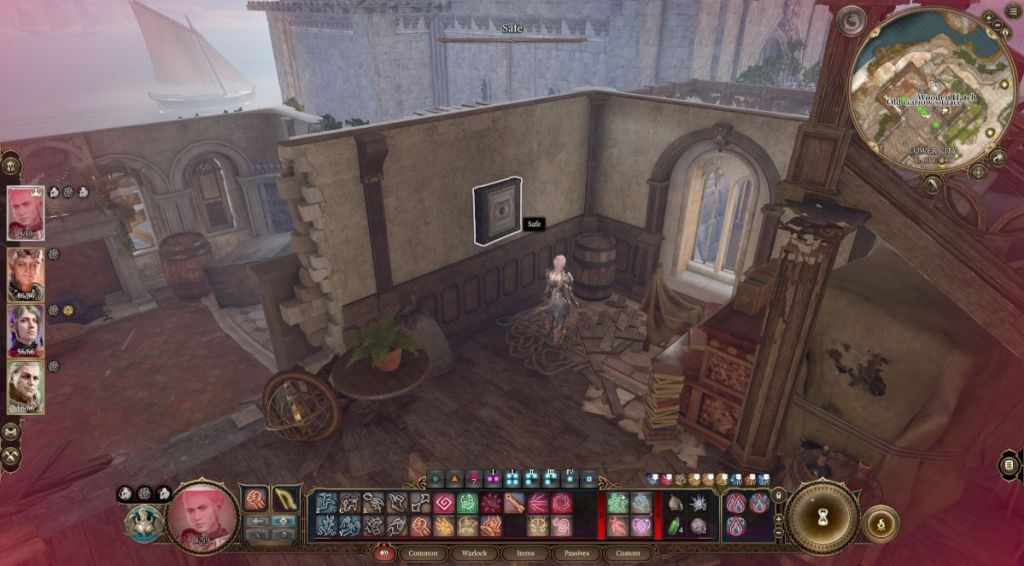Select the ranged bow weapon slot
Image resolution: width=1024 pixels, height=566 pixels.
pyautogui.click(x=286, y=499)
